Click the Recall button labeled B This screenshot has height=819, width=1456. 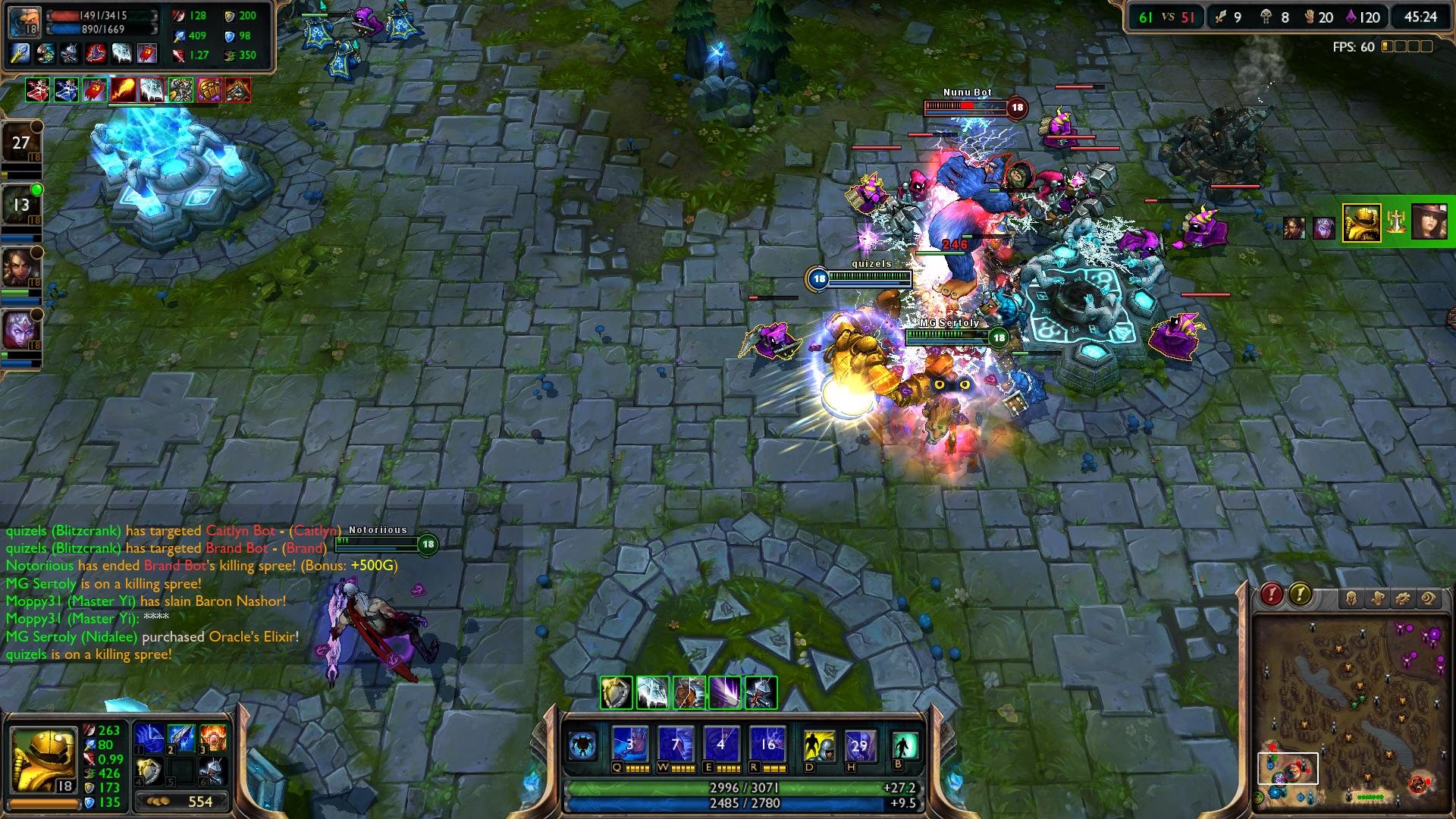pos(905,746)
